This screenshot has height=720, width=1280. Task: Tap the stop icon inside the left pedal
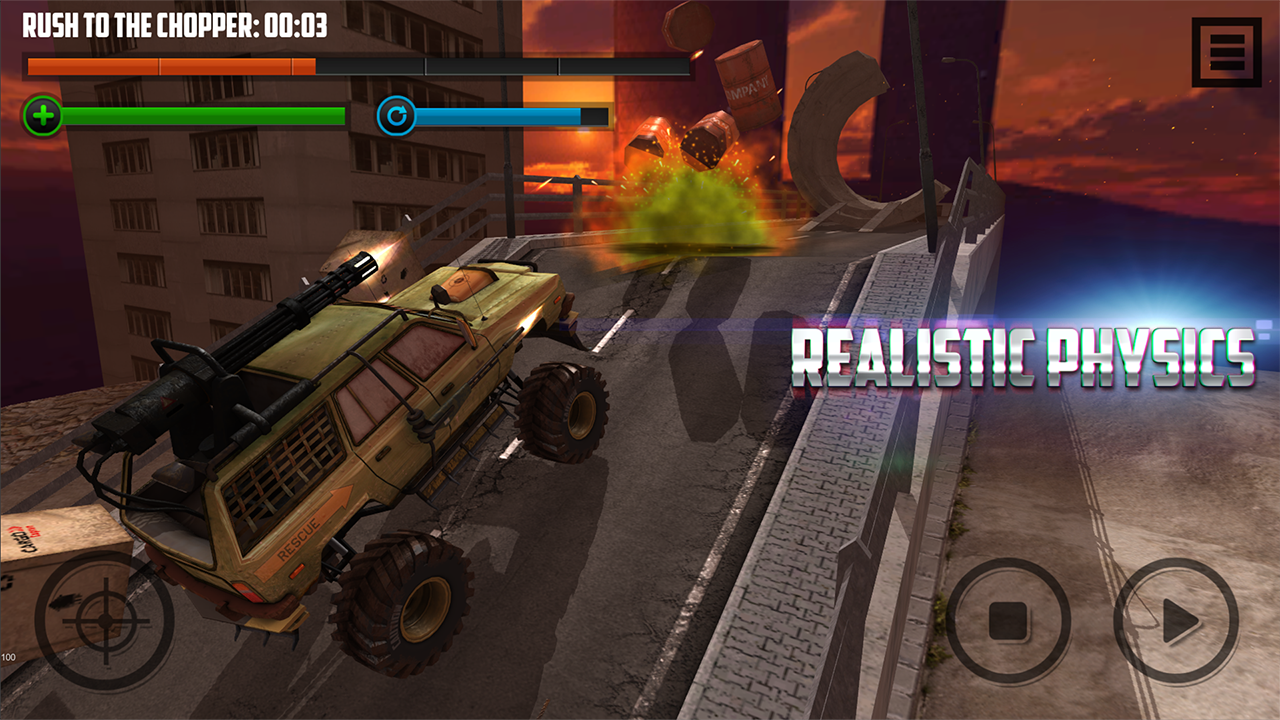[1011, 622]
